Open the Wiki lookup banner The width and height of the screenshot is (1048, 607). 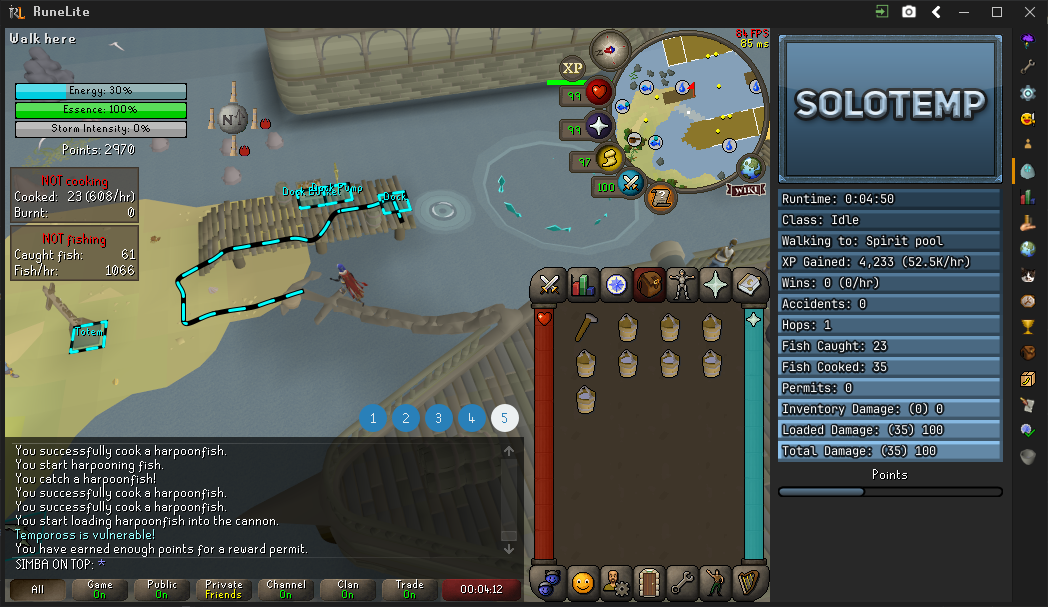click(748, 189)
